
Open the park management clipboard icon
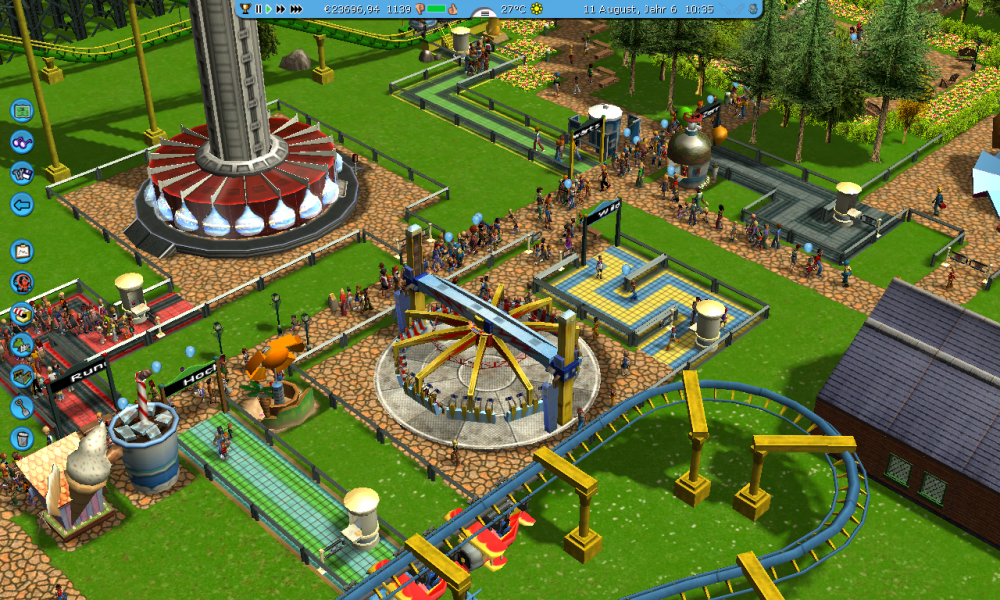22,251
